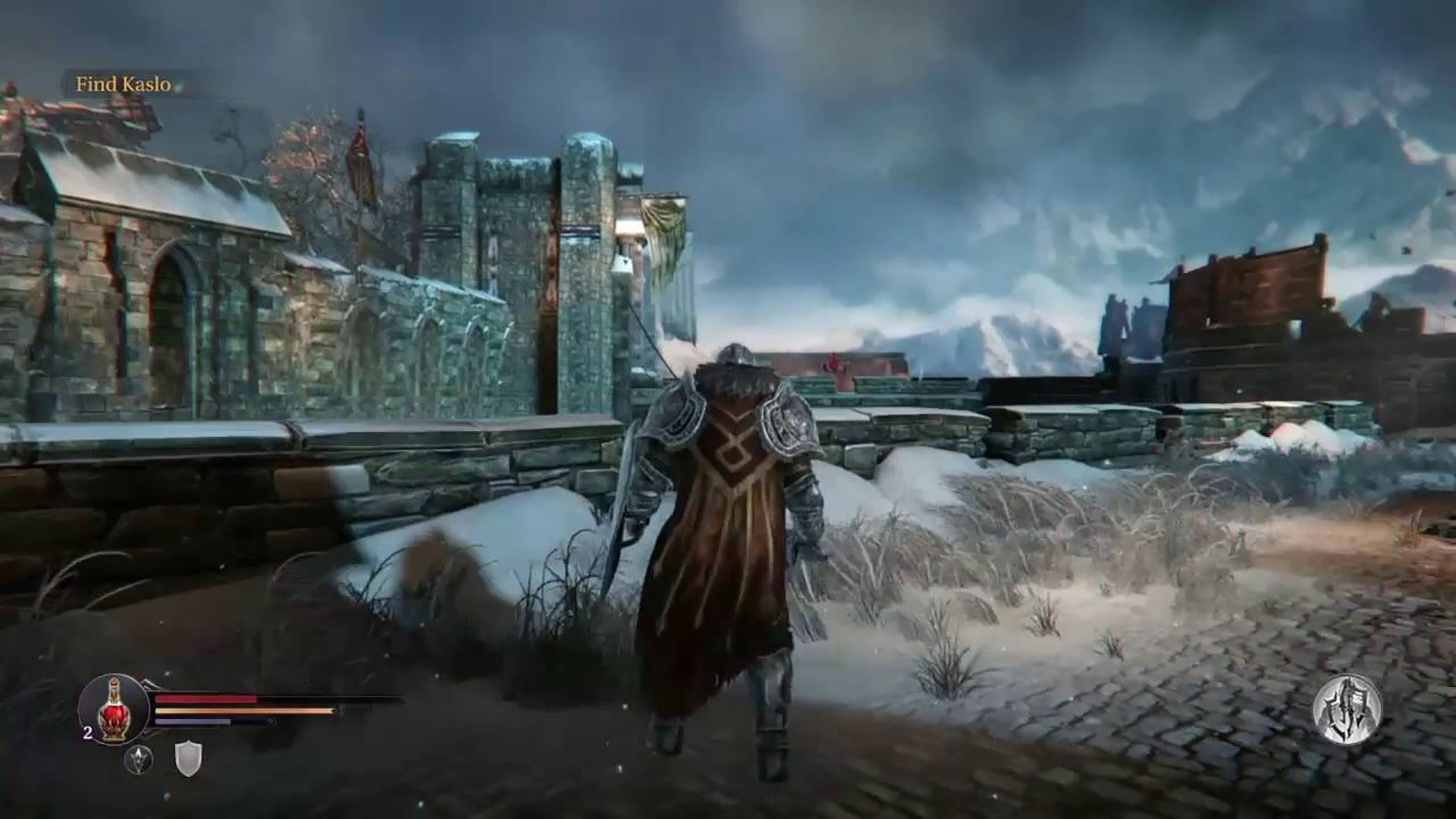
Task: Click the gauntlet icon in the silver circle
Action: click(x=1348, y=711)
